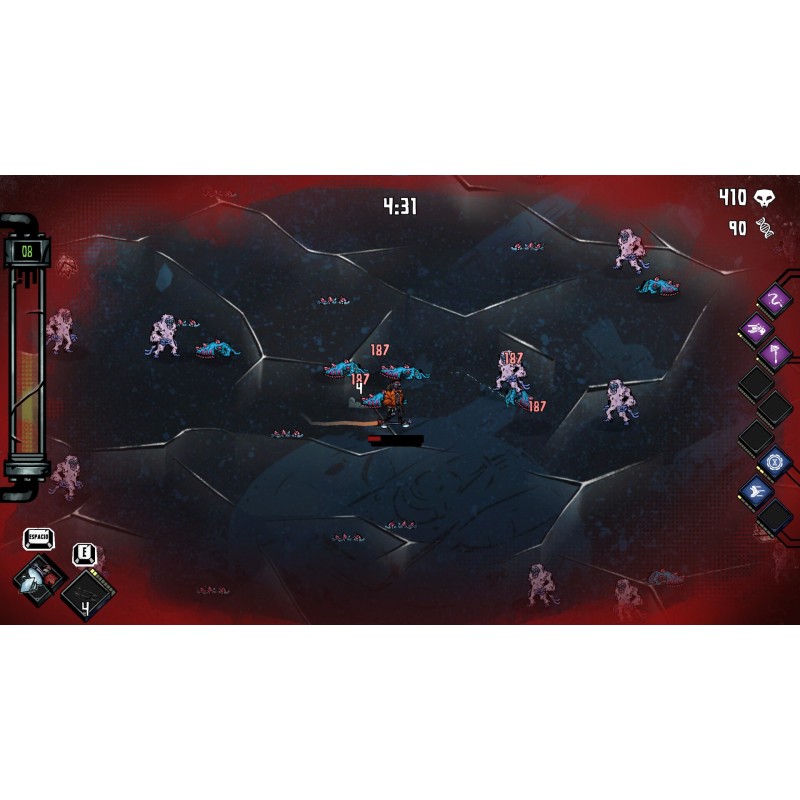
Task: Choose the purple axe weapon icon
Action: (x=775, y=352)
